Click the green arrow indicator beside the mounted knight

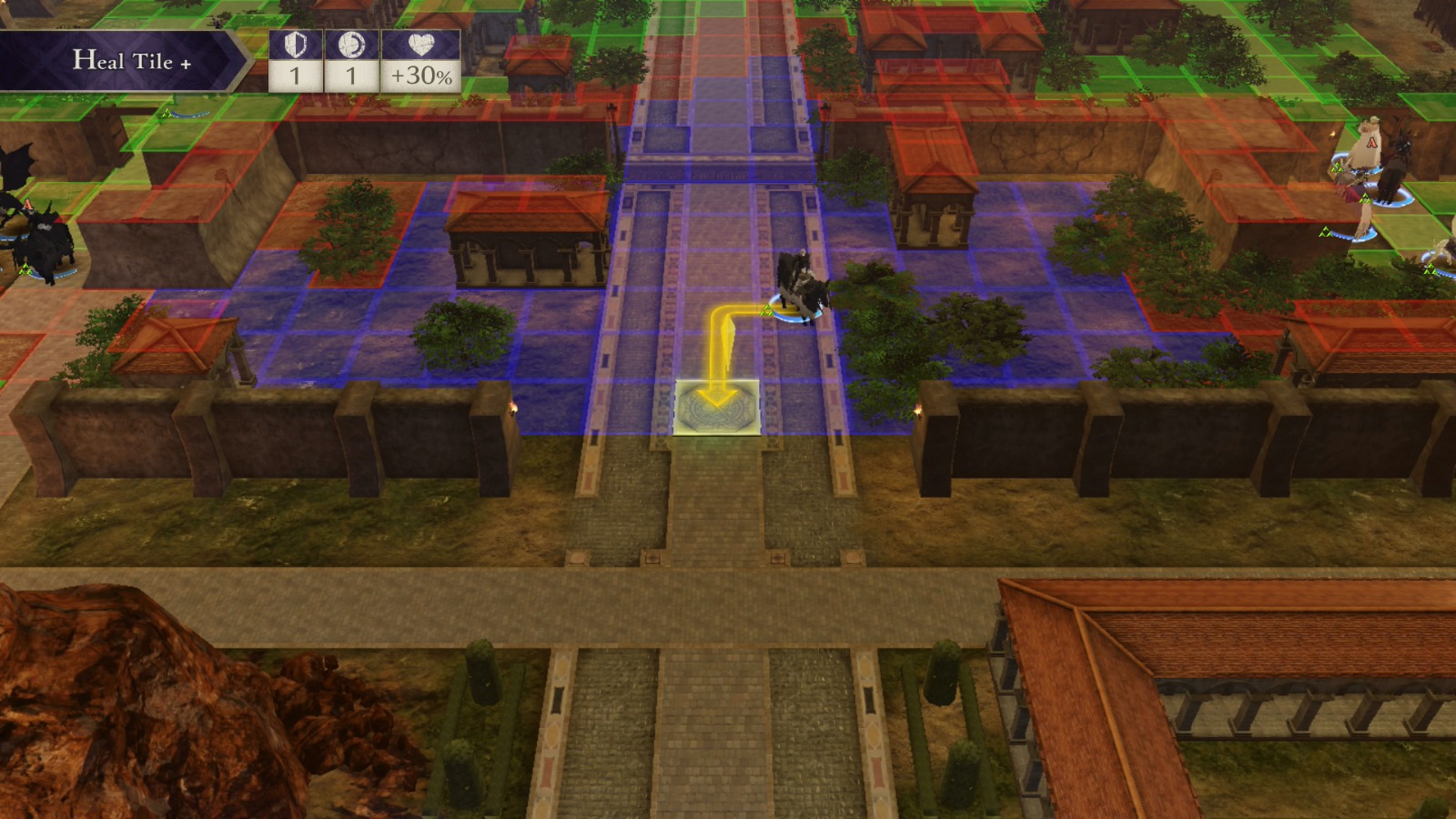pyautogui.click(x=764, y=309)
